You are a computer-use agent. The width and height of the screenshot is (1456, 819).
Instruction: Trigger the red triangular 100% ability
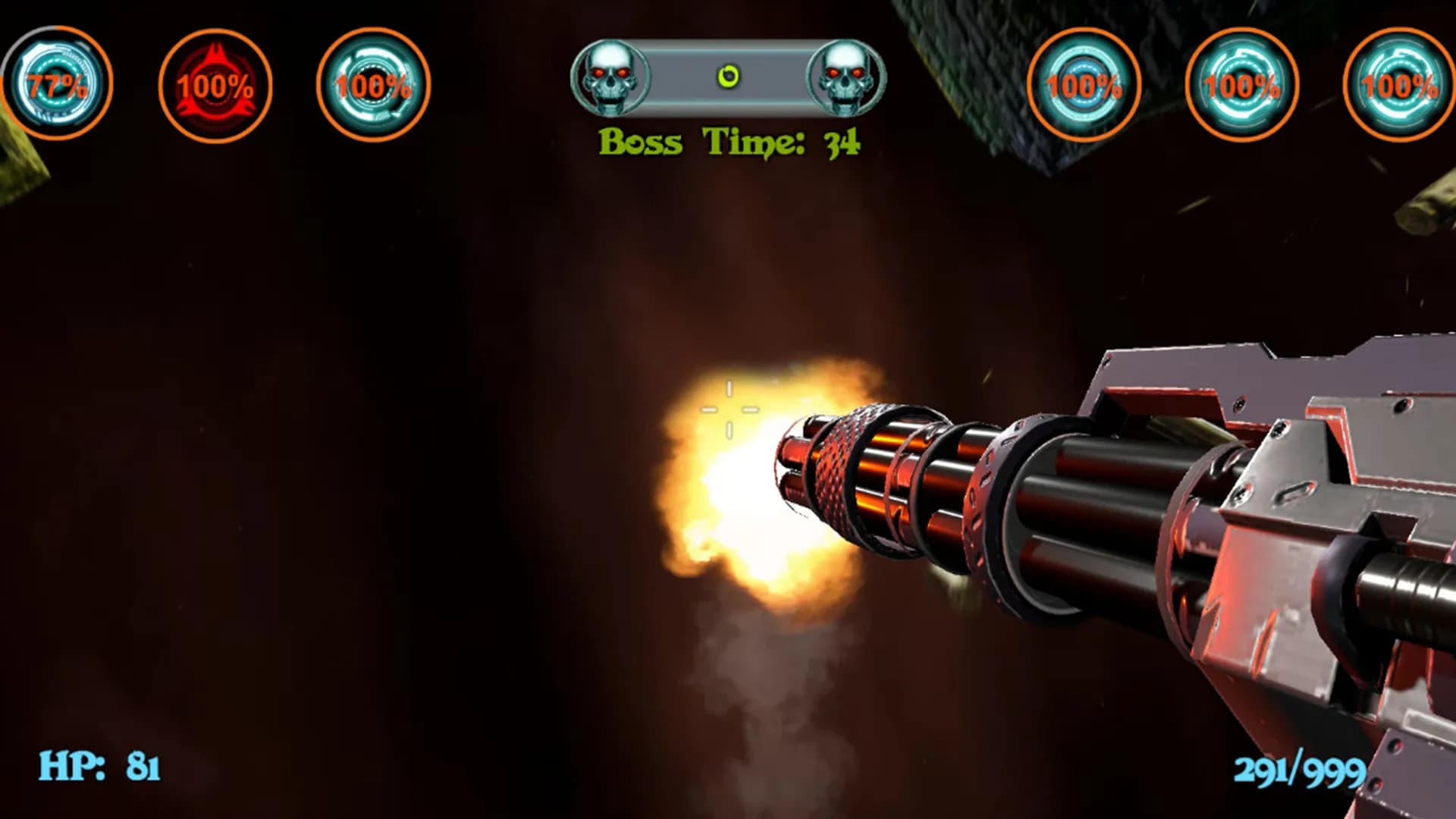(215, 85)
